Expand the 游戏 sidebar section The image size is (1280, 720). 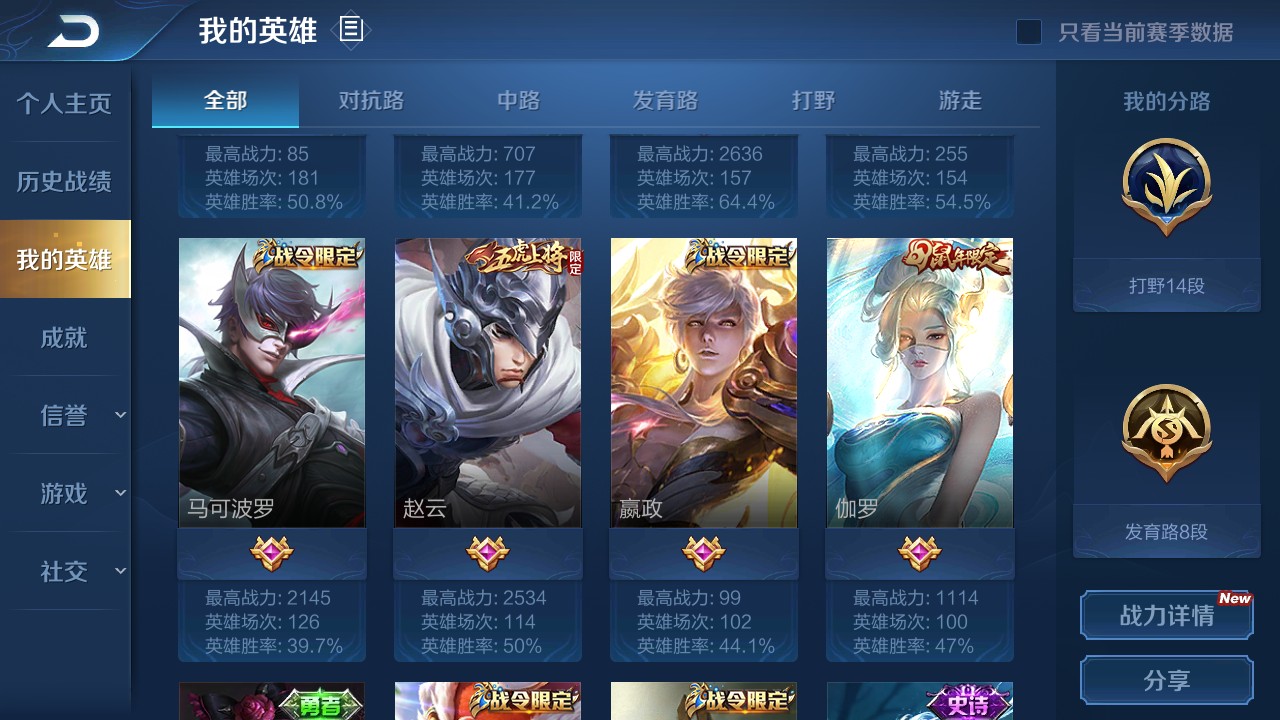(64, 493)
